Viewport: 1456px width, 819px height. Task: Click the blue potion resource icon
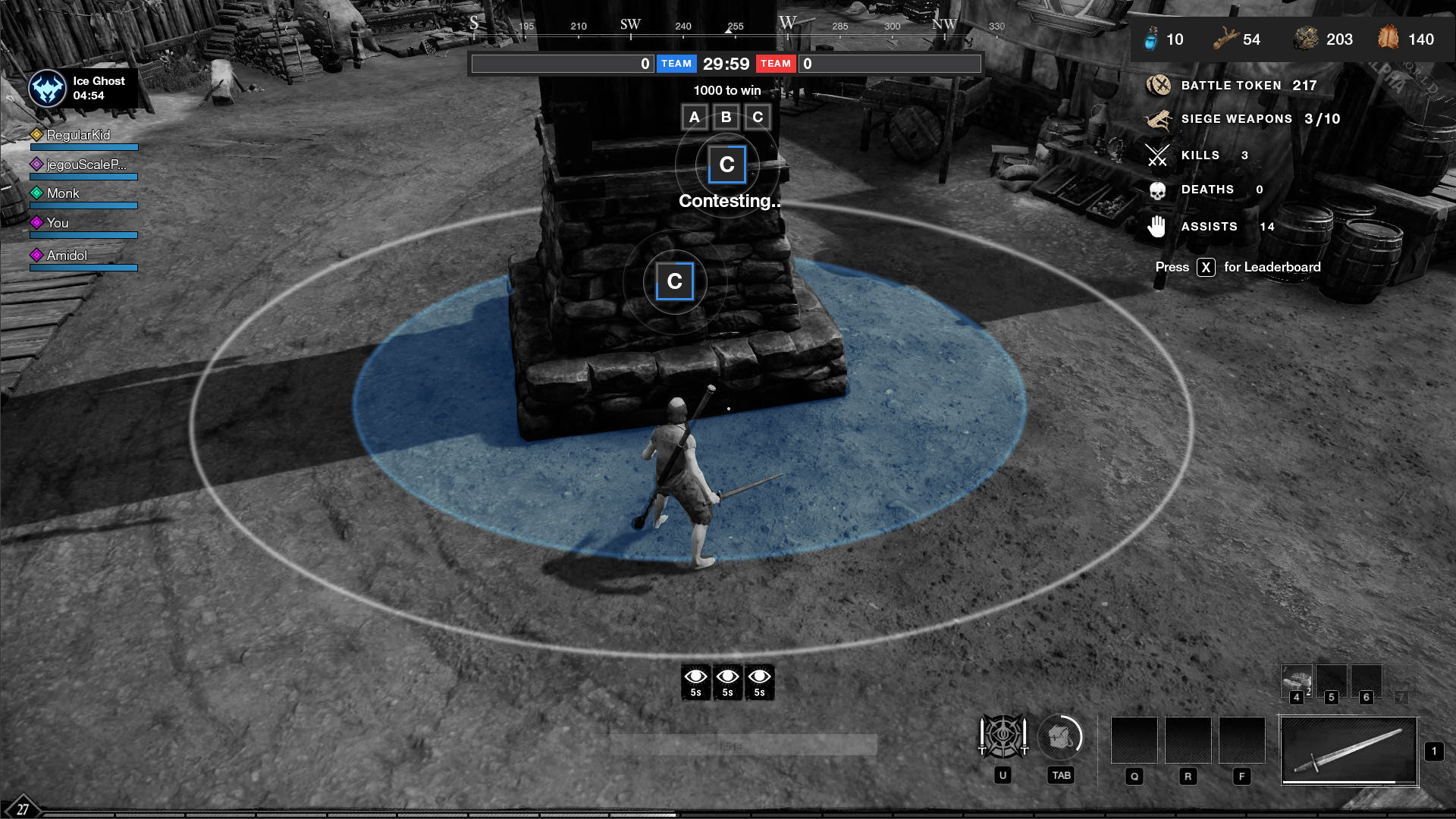pyautogui.click(x=1151, y=39)
